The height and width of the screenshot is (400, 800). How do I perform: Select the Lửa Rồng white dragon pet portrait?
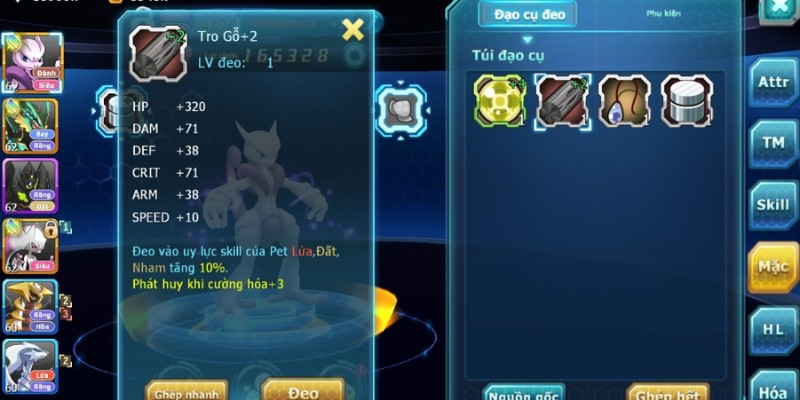29,368
